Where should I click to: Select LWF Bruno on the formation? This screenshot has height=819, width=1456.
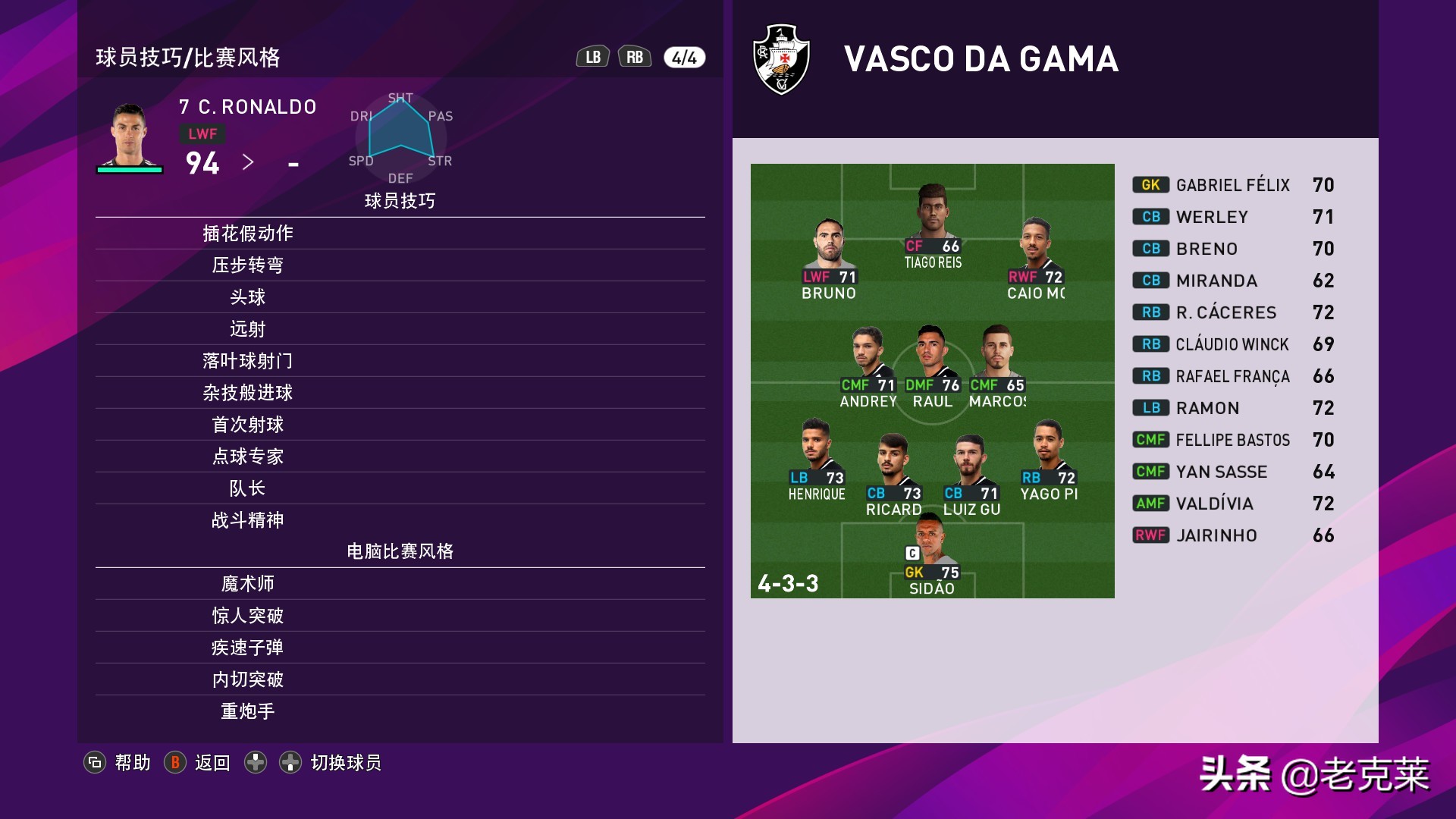click(x=829, y=258)
